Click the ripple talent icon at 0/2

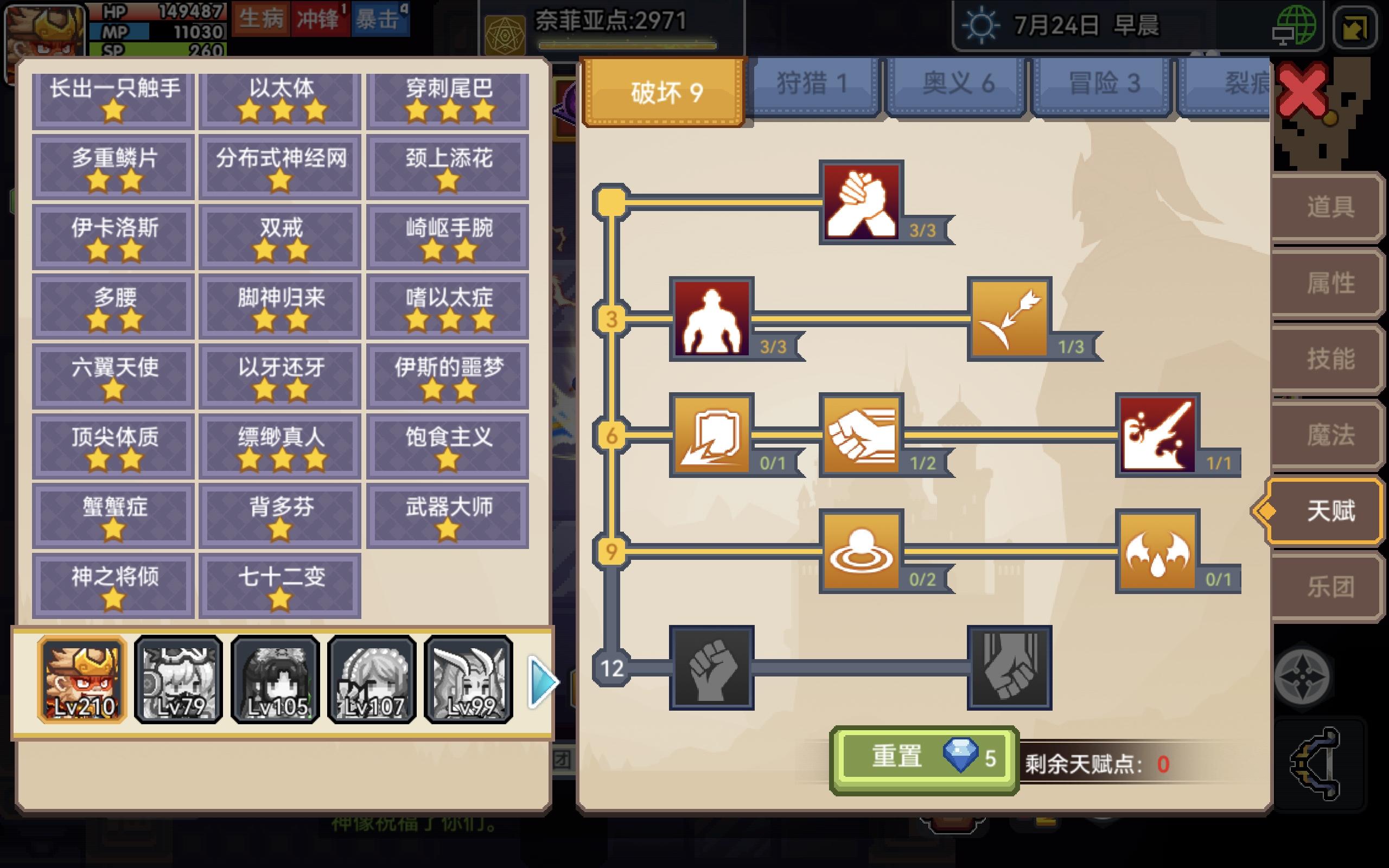pos(863,552)
